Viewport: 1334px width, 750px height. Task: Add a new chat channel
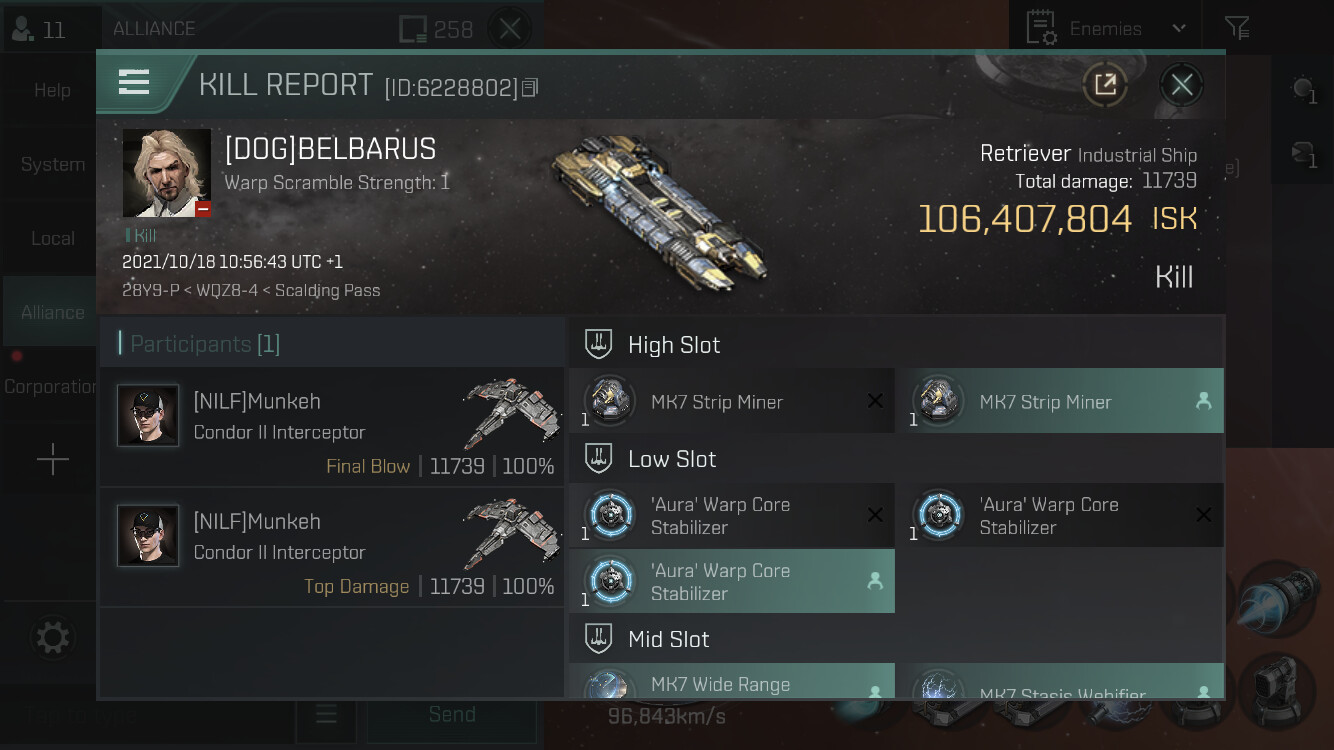click(52, 460)
